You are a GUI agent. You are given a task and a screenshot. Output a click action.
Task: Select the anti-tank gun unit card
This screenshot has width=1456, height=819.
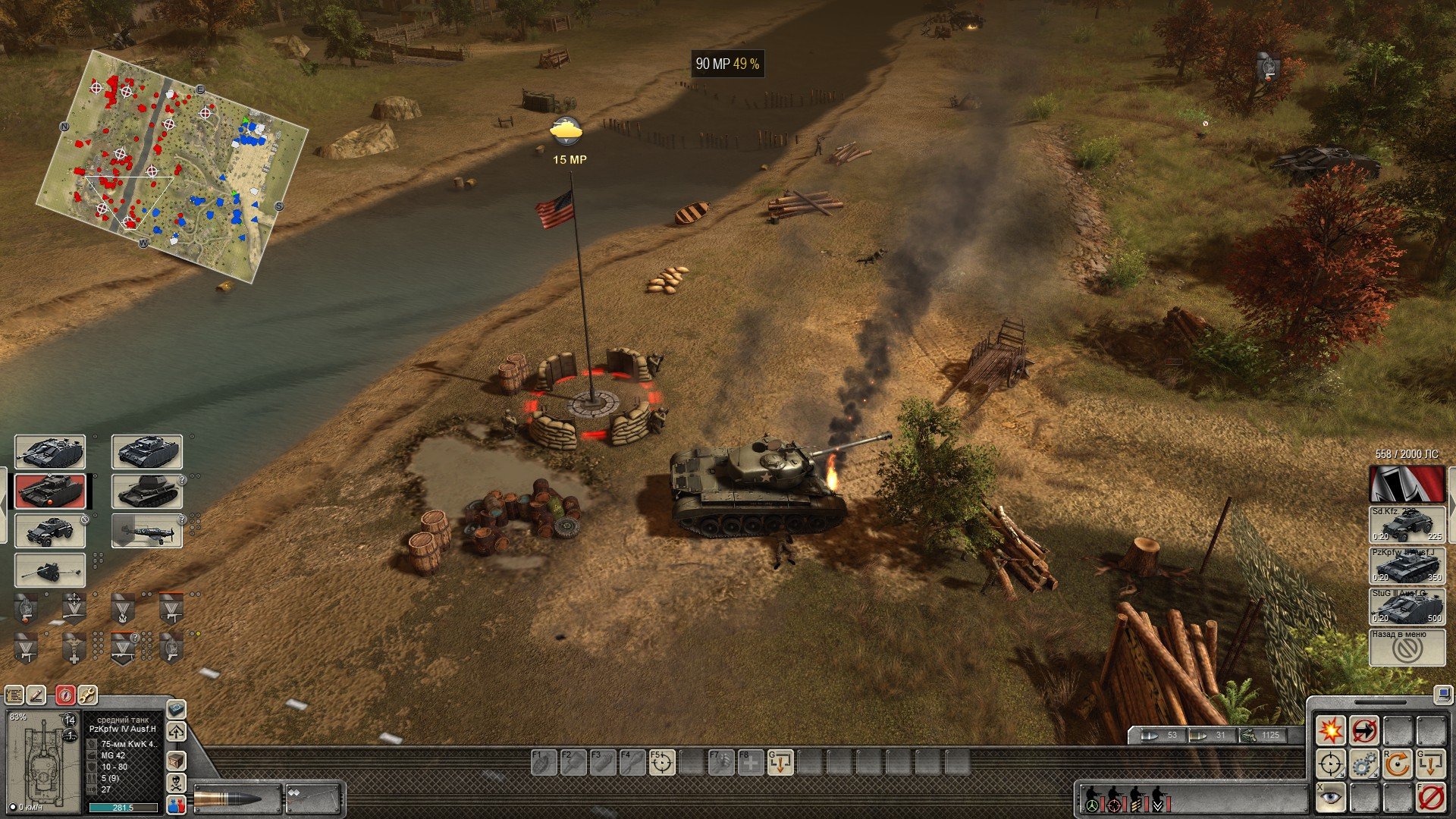point(50,570)
